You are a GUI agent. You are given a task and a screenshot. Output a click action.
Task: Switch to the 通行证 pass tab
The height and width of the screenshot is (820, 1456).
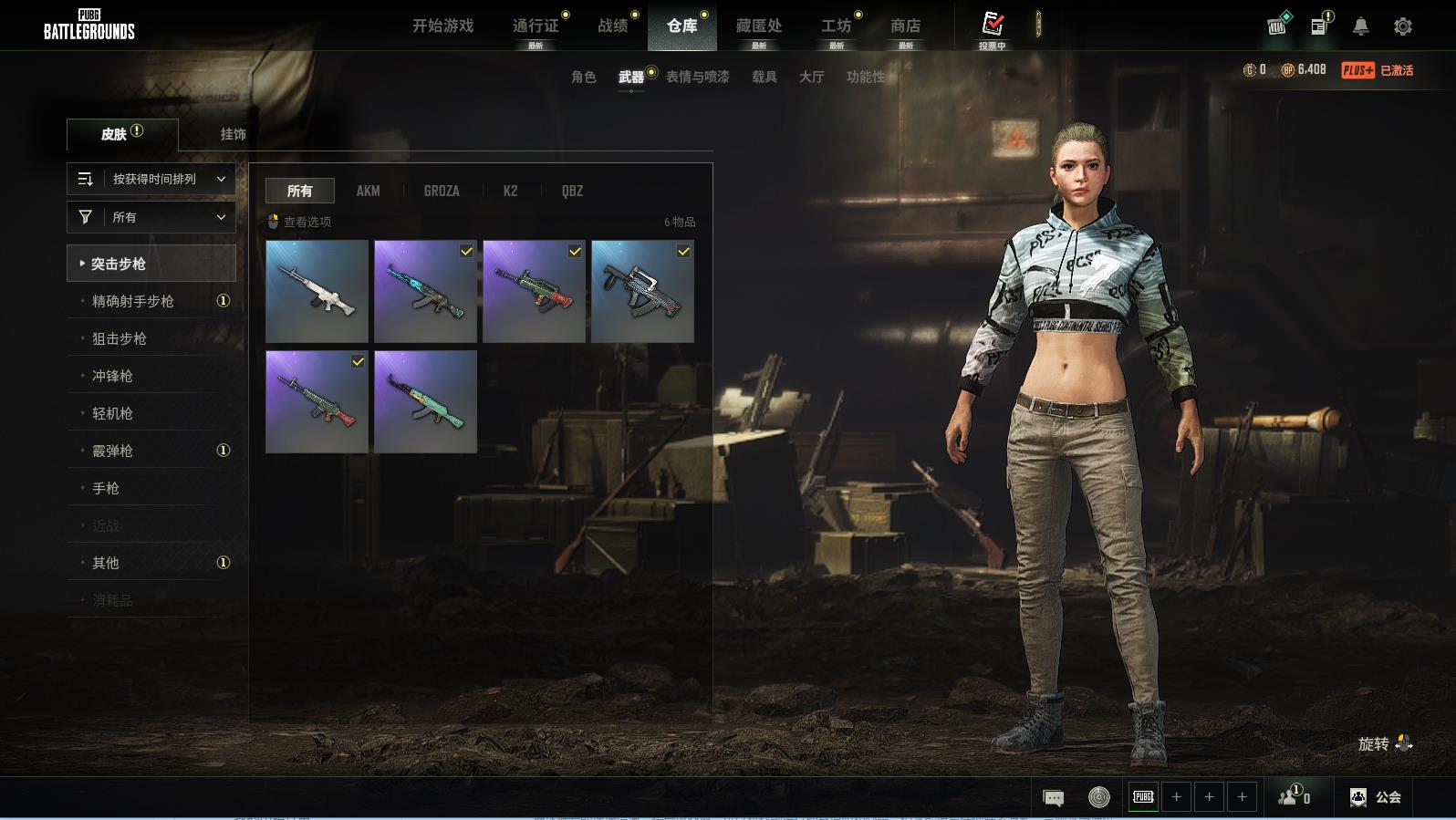pos(536,26)
